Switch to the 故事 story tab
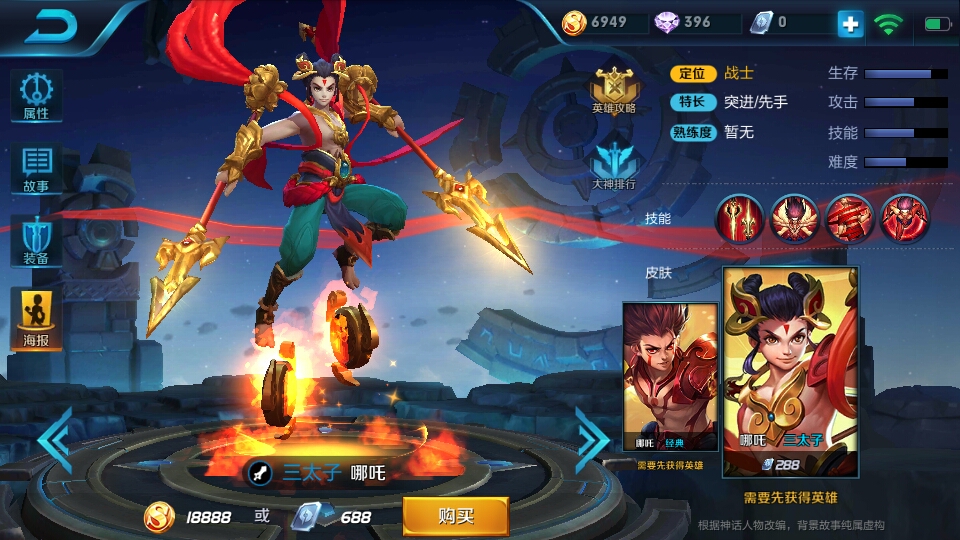The width and height of the screenshot is (960, 540). click(37, 168)
